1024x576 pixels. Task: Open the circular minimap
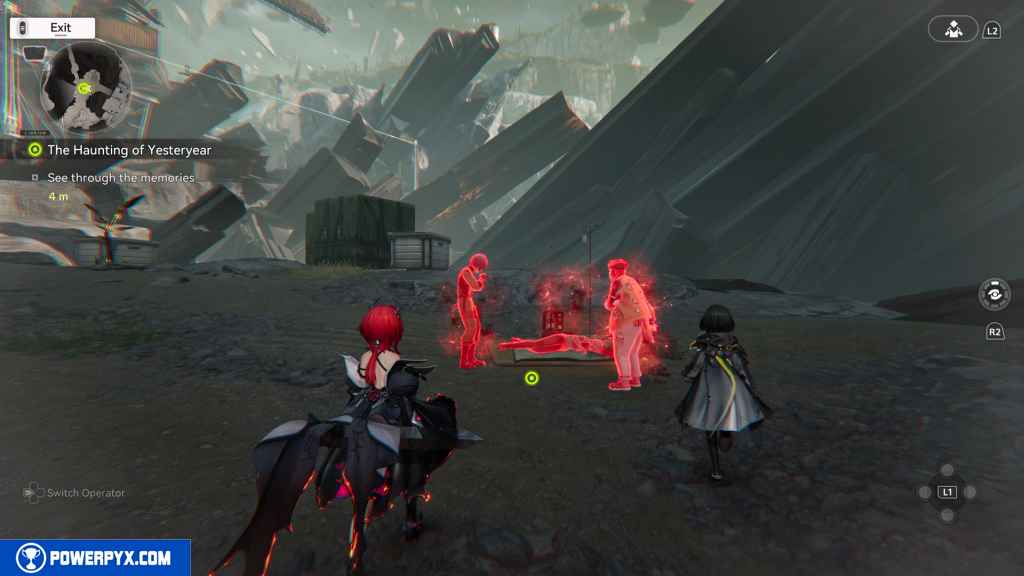(x=85, y=88)
